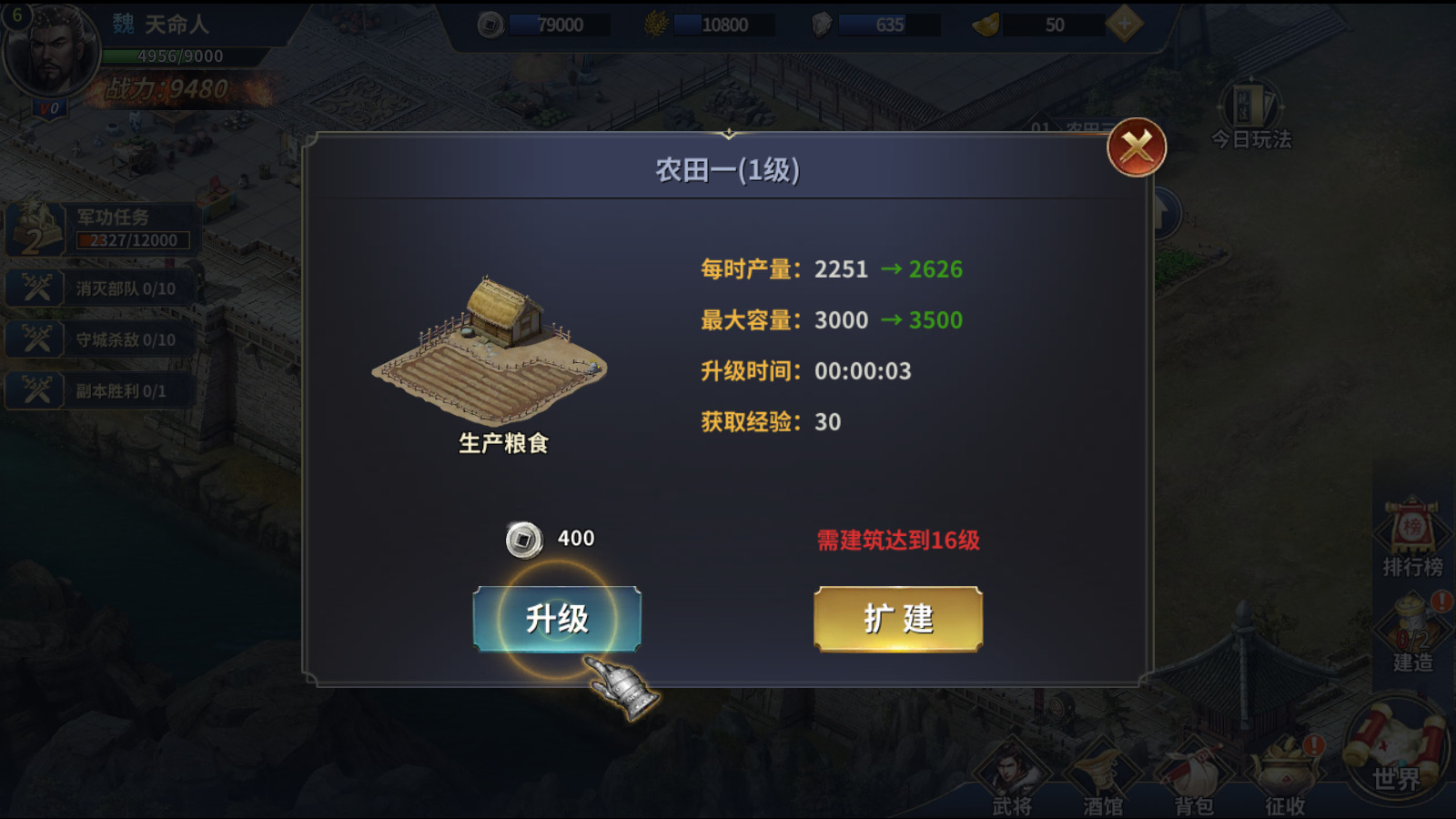The image size is (1456, 819).
Task: Close the 农田一 farmland dialog
Action: coord(1136,147)
